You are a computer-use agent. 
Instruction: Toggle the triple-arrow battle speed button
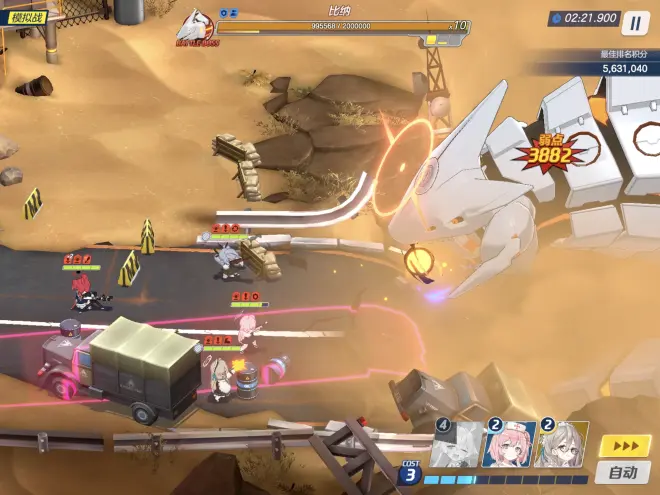(x=623, y=446)
